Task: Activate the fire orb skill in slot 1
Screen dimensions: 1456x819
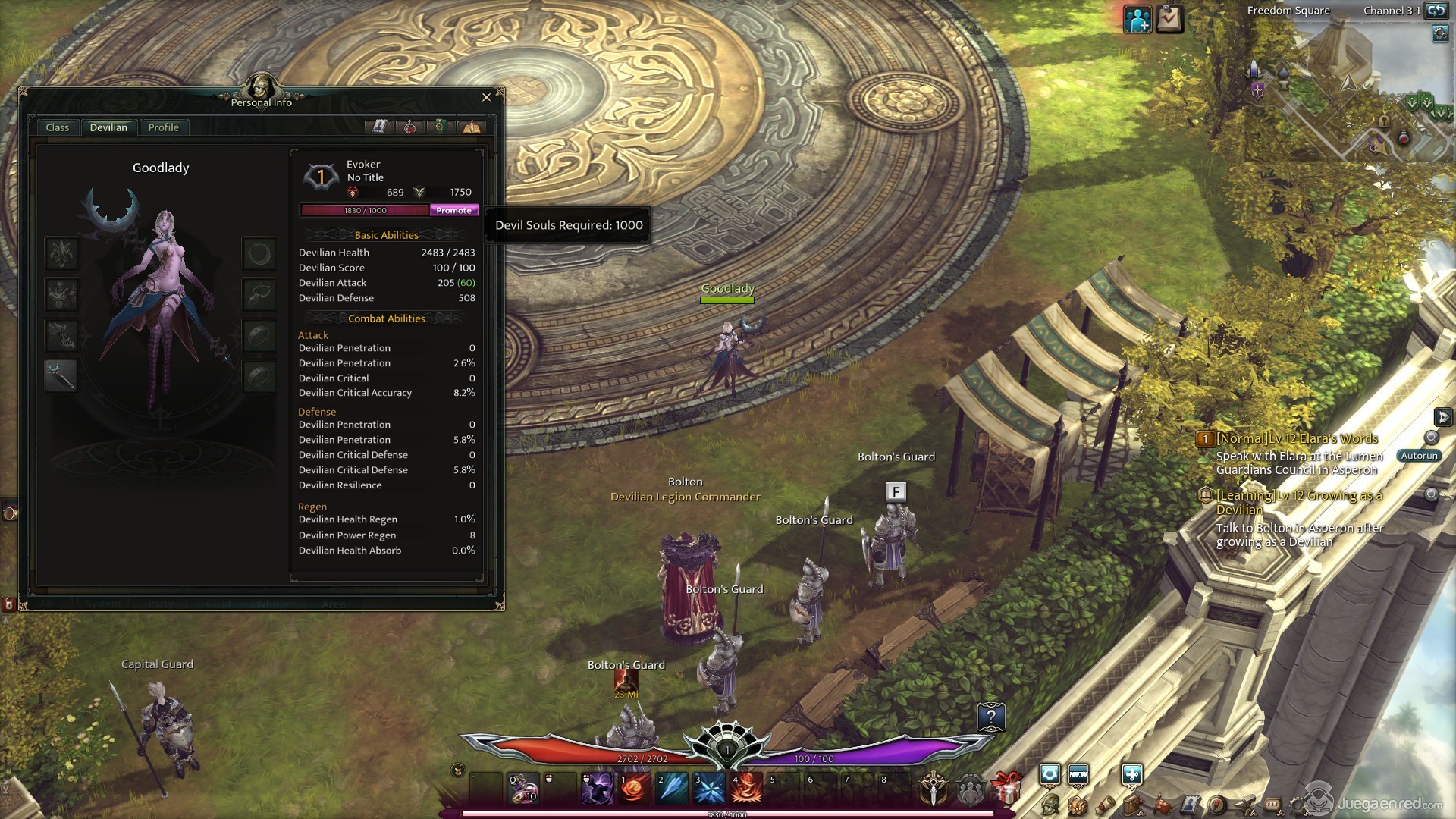Action: [635, 789]
